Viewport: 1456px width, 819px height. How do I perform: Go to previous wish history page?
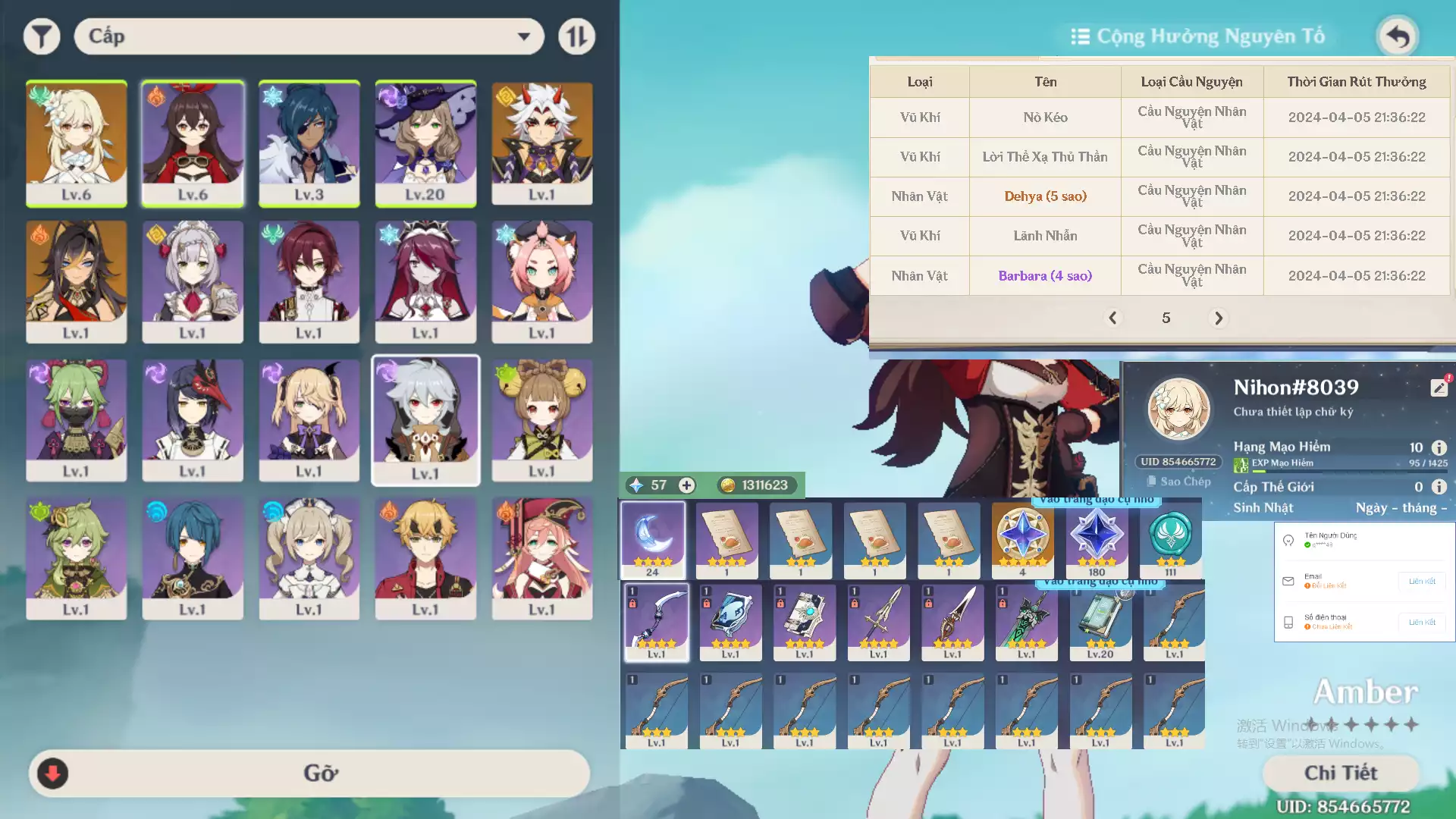tap(1113, 318)
